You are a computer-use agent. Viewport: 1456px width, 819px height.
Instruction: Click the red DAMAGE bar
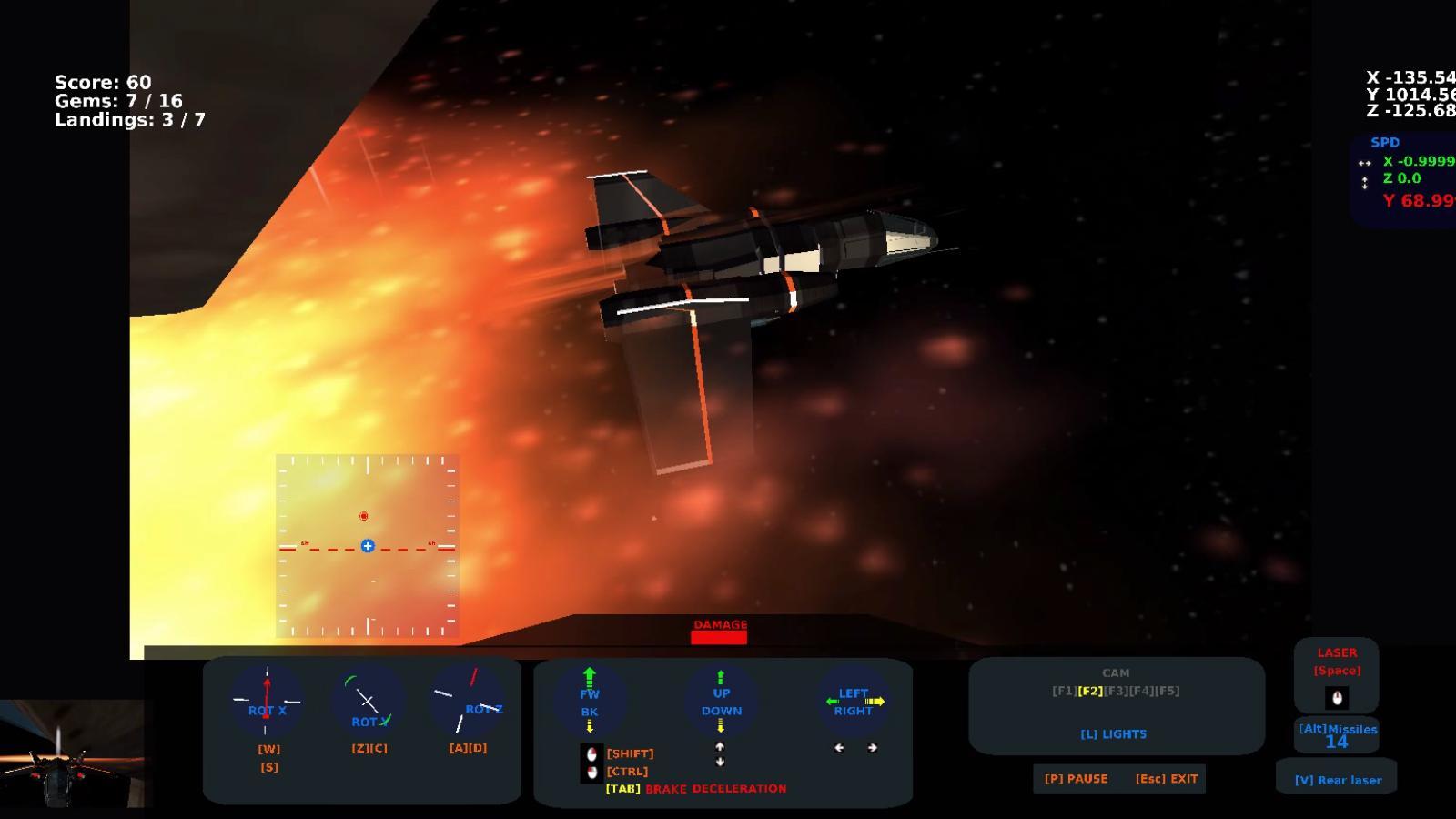coord(719,638)
